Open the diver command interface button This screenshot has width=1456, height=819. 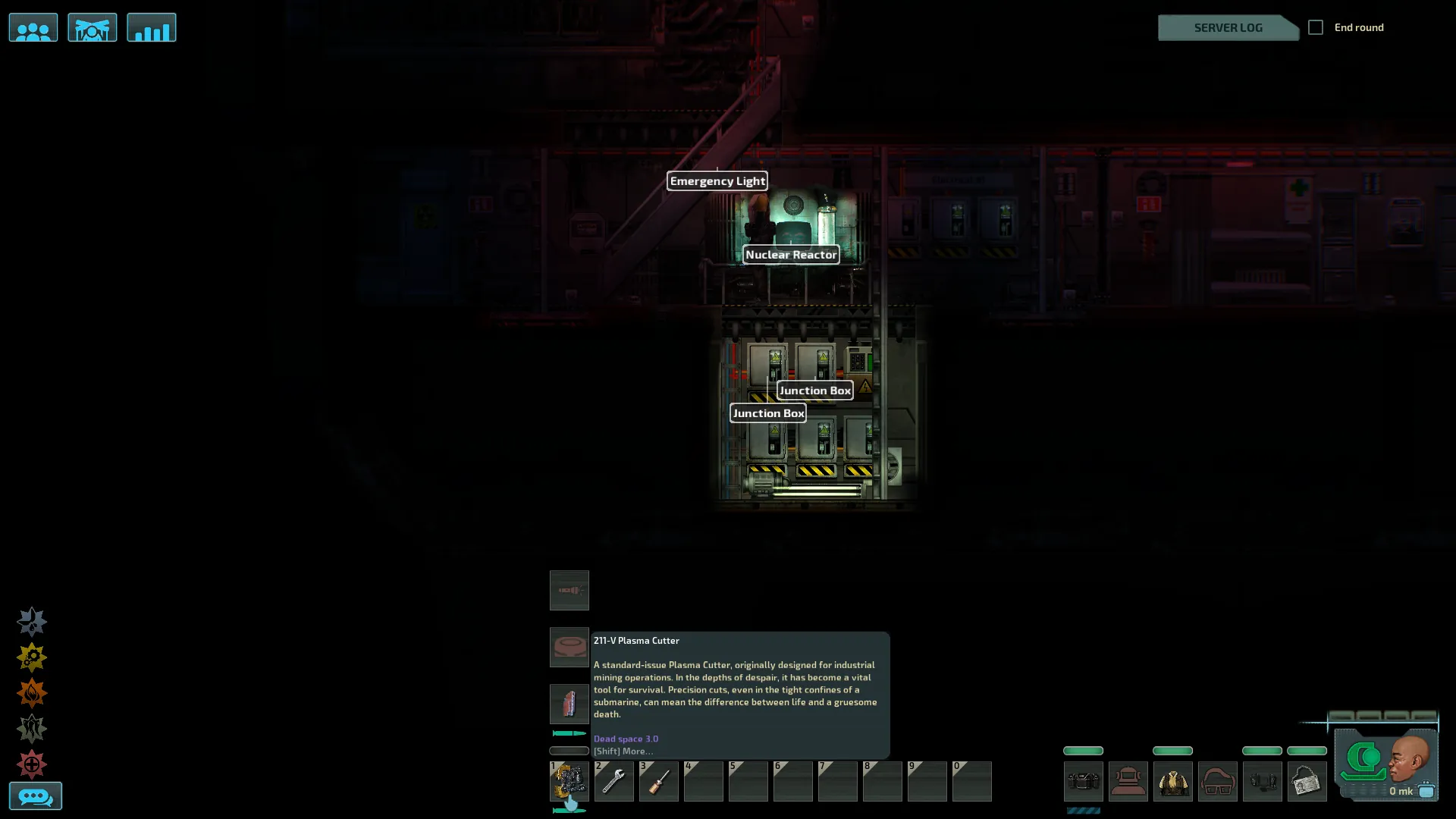(92, 28)
